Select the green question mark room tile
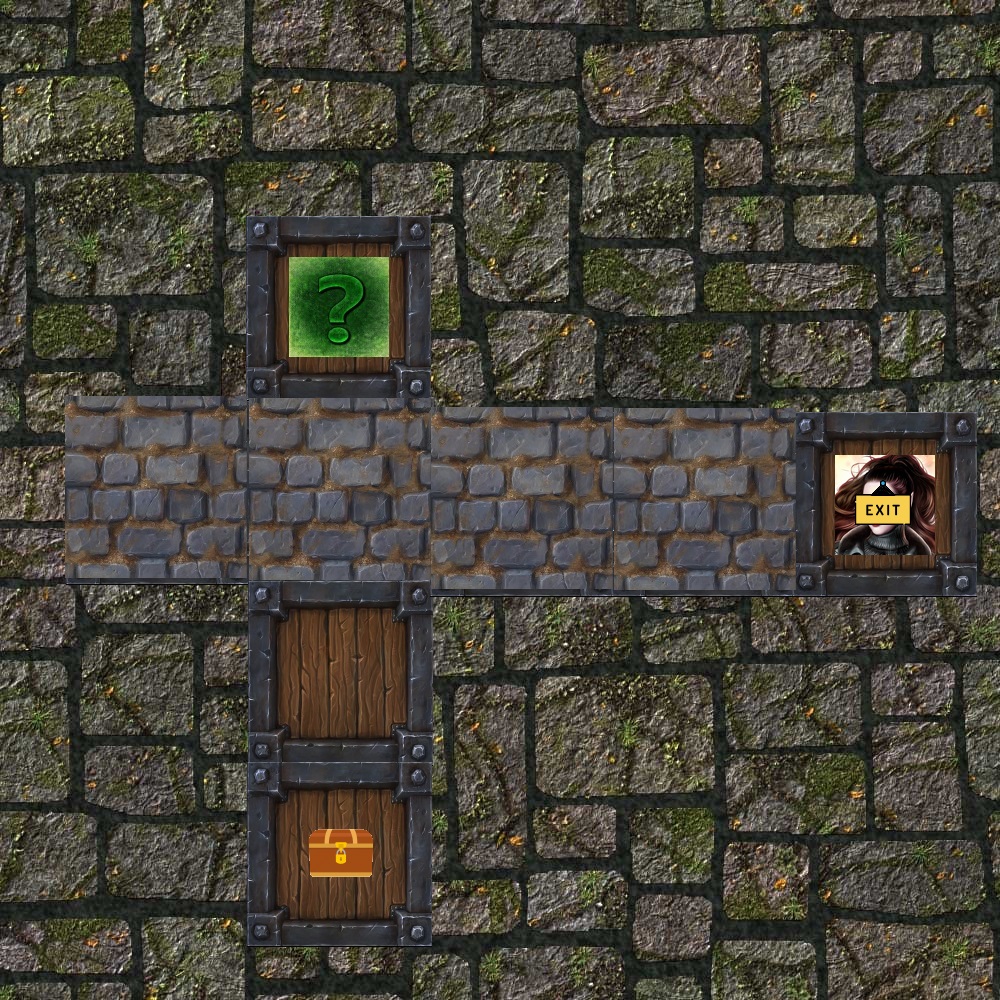This screenshot has height=1000, width=1000. tap(339, 307)
